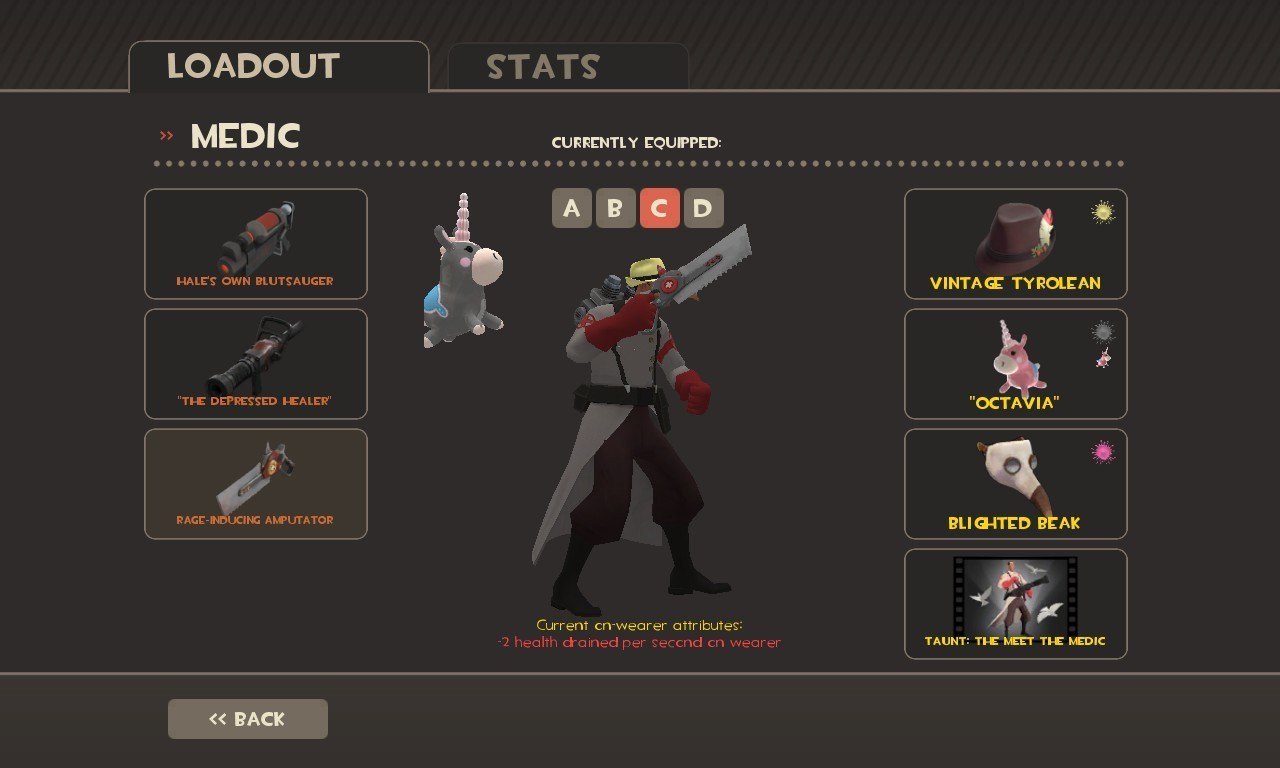
Task: Choose loadout preset C
Action: [659, 208]
